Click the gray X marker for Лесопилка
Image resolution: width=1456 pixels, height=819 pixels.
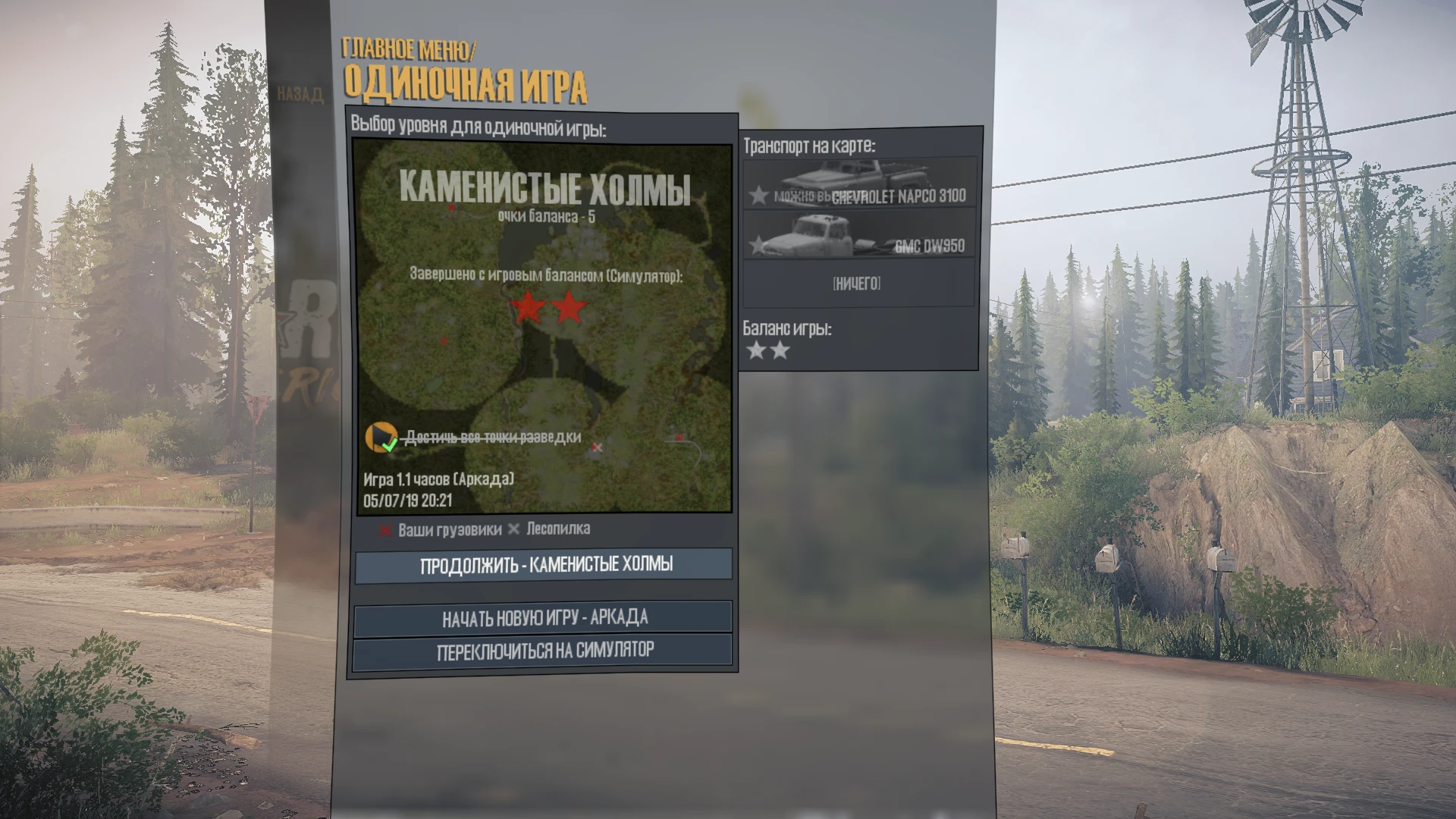coord(515,530)
